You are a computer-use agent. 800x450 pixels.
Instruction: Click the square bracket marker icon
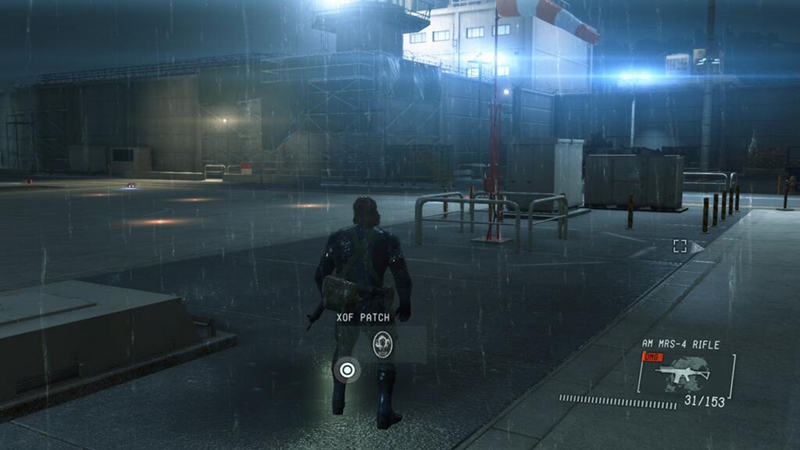click(x=680, y=246)
